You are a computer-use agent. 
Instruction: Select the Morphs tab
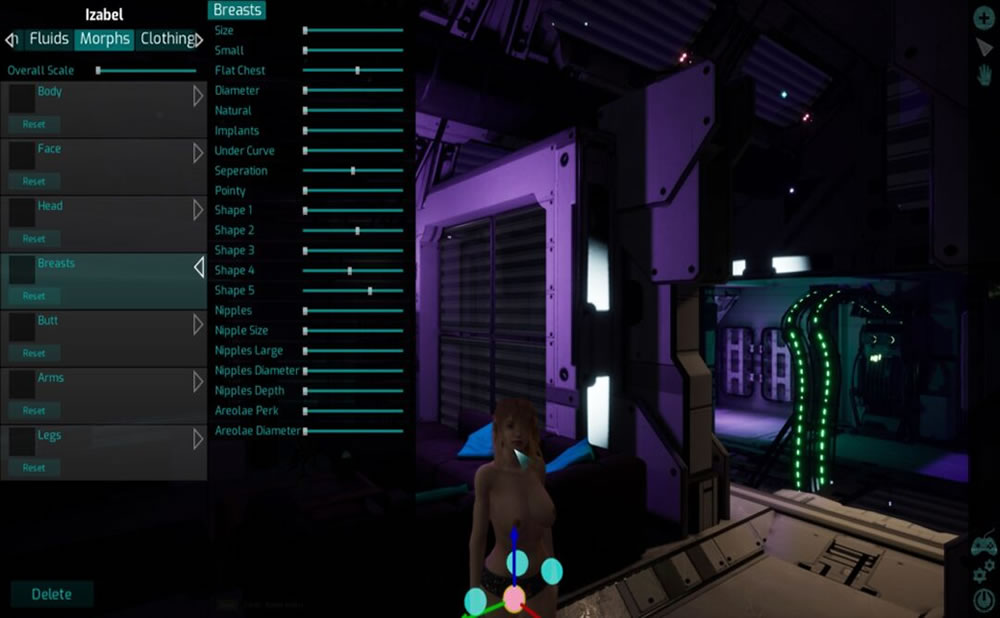tap(104, 39)
